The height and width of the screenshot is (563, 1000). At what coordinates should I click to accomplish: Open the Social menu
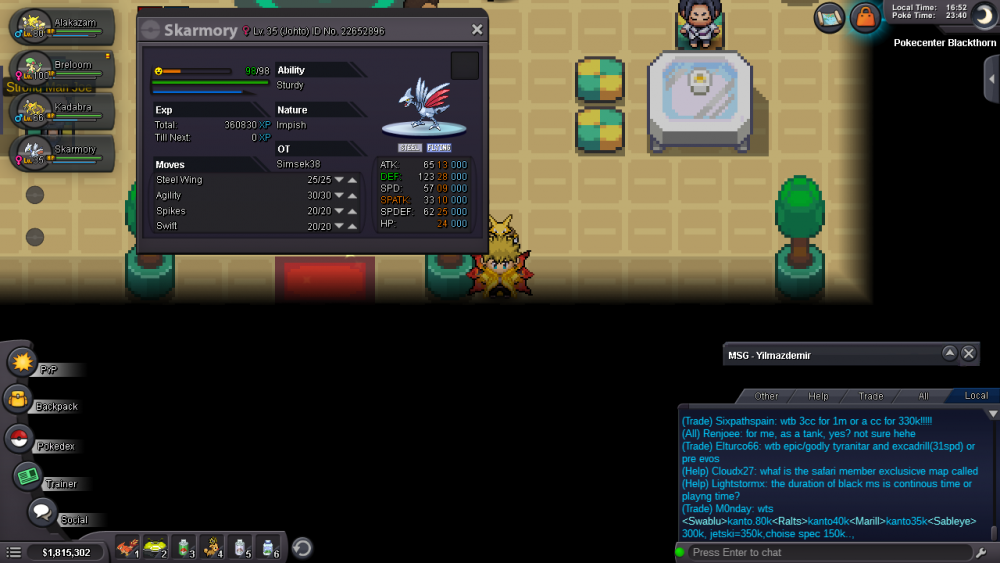[41, 512]
